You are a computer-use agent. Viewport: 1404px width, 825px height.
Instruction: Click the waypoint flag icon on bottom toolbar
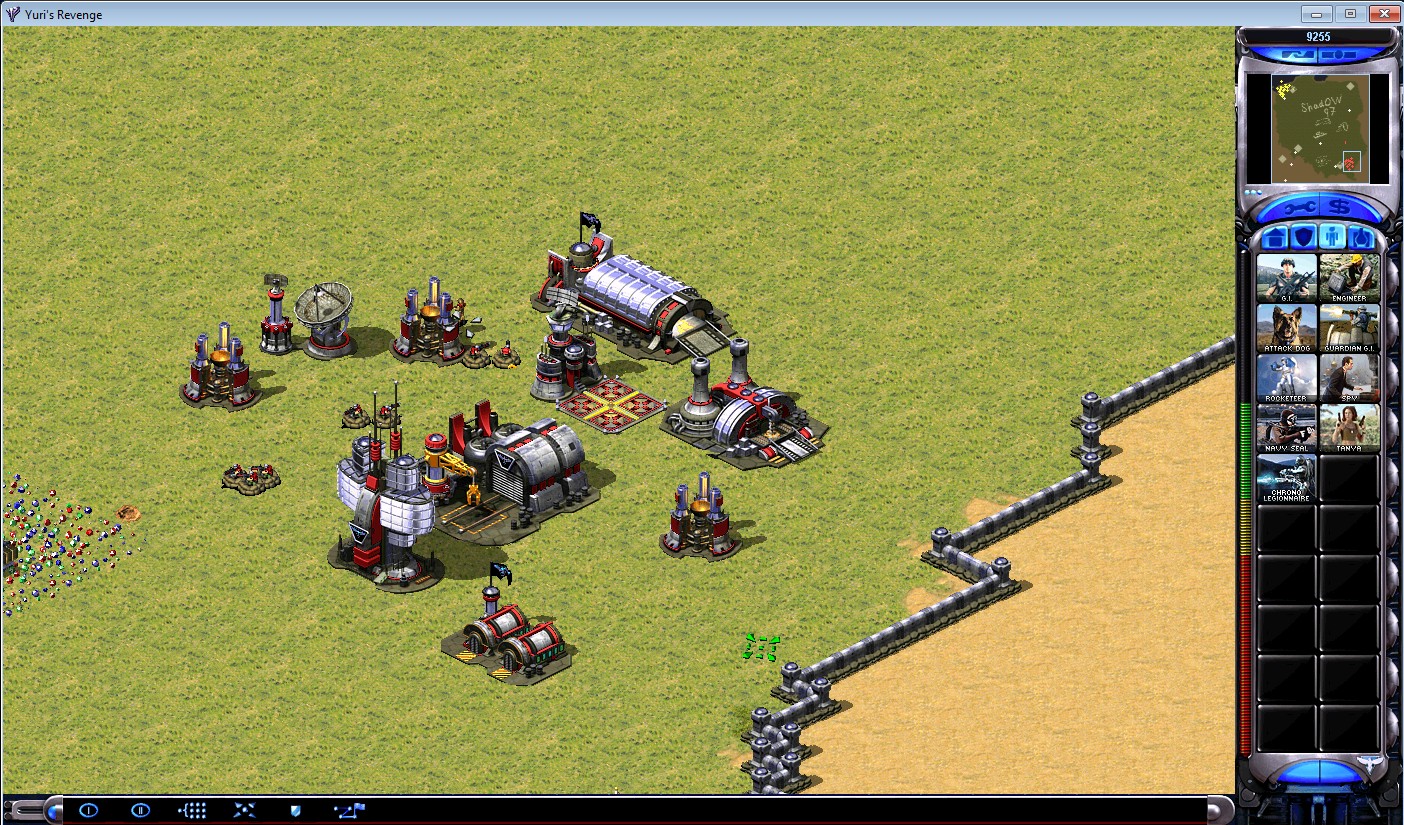[348, 809]
